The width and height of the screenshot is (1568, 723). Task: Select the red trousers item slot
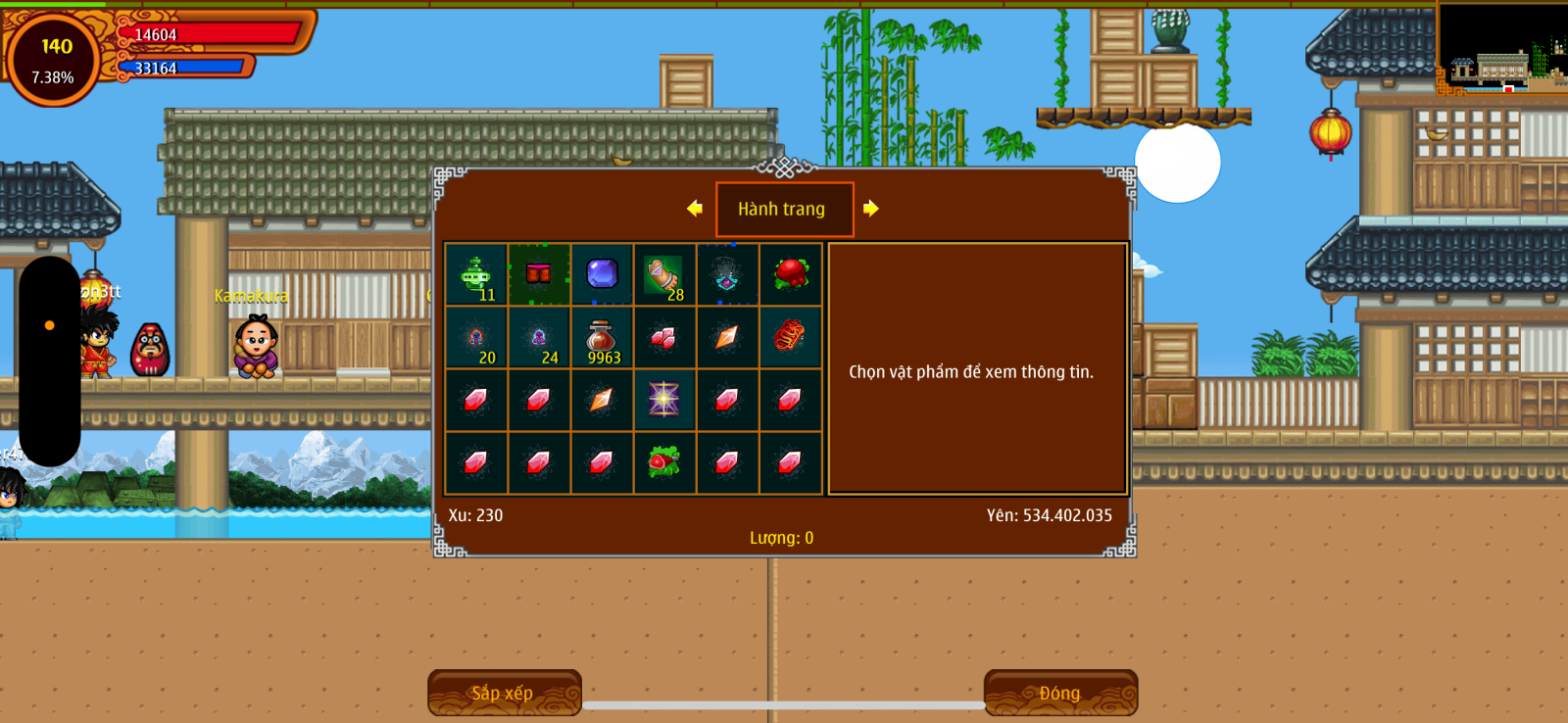(x=539, y=274)
